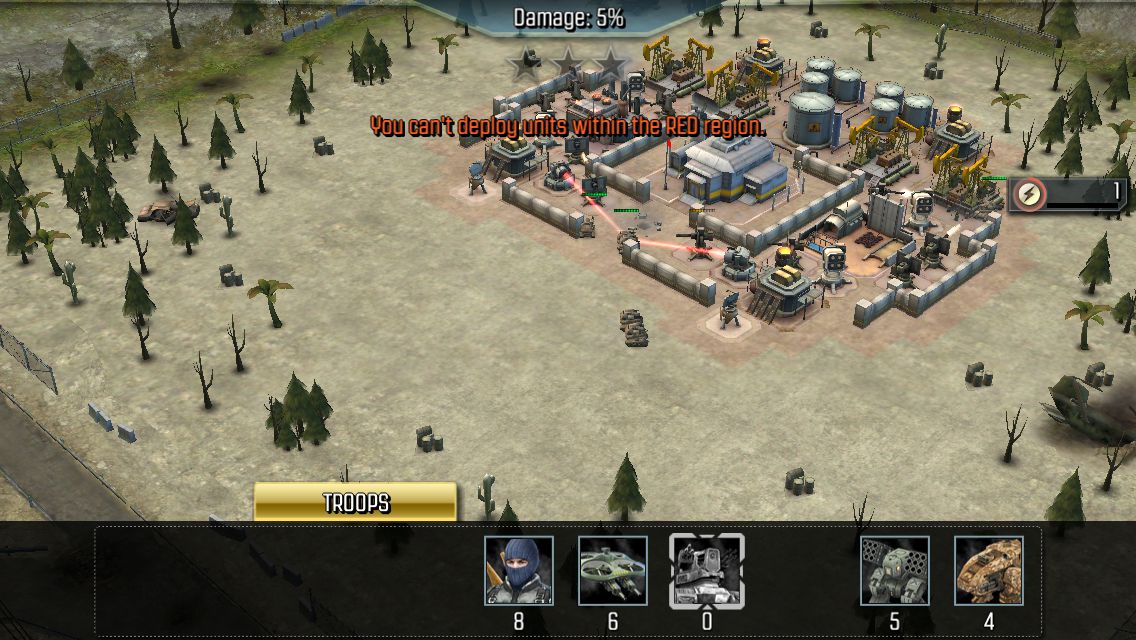Open the TROOPS tab

tap(355, 502)
